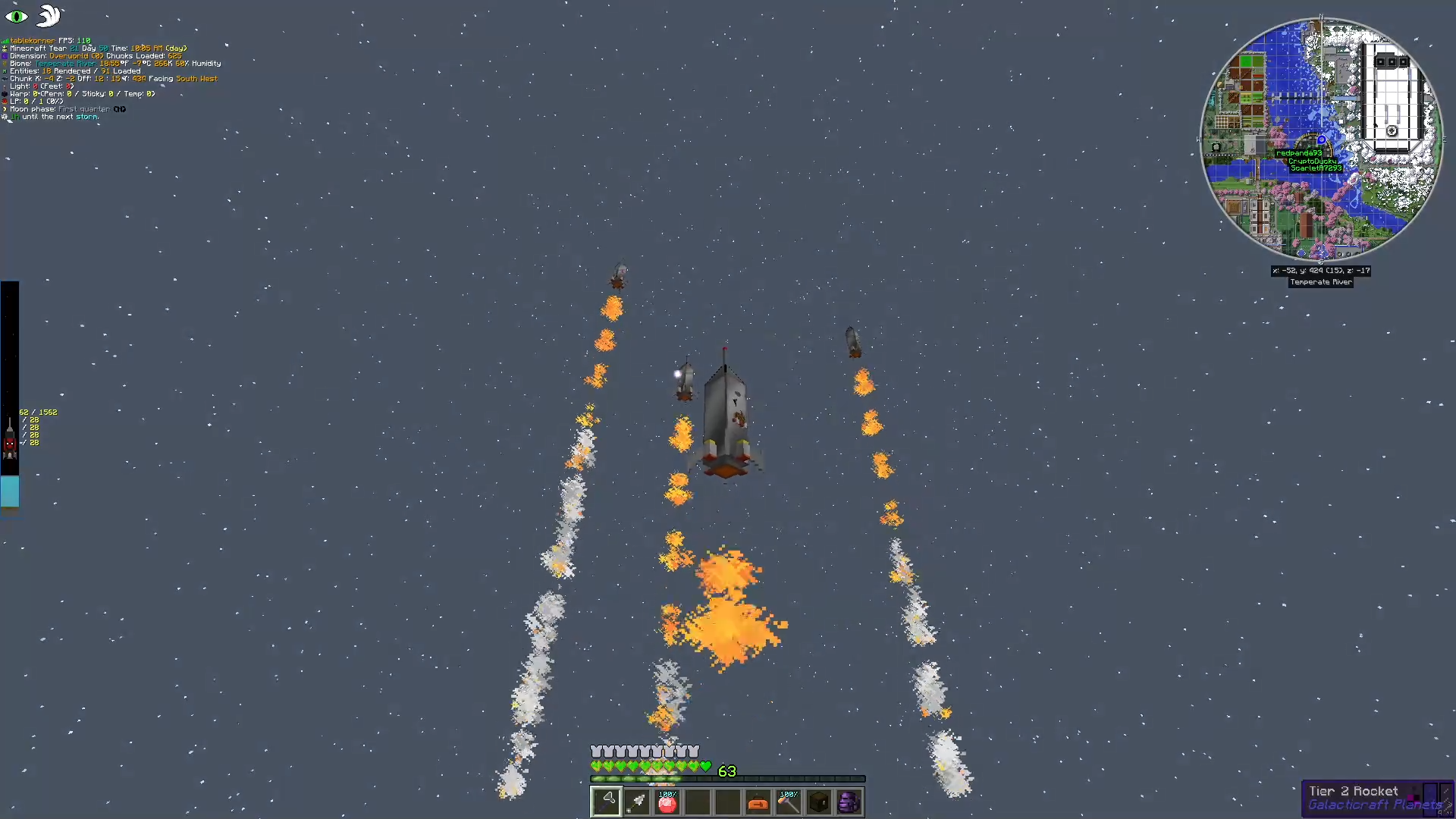Screen dimensions: 1456x819
Task: Click the Tier 2 Rocket tooltip panel
Action: coord(1376,799)
